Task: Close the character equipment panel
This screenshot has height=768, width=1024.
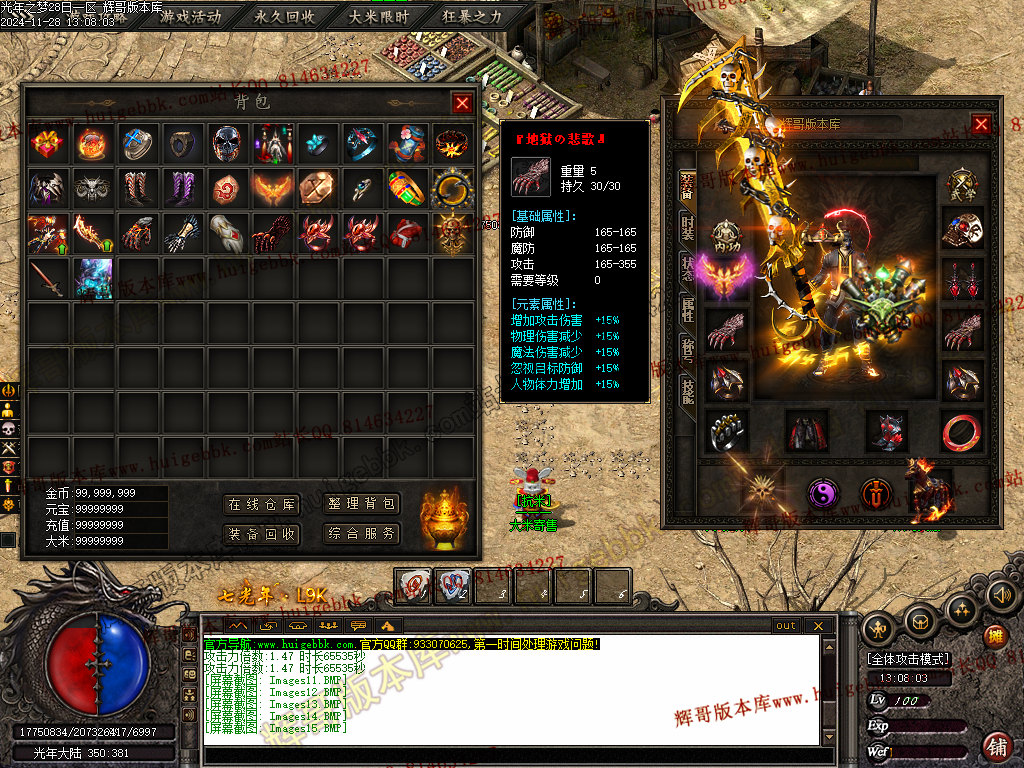Action: [981, 124]
